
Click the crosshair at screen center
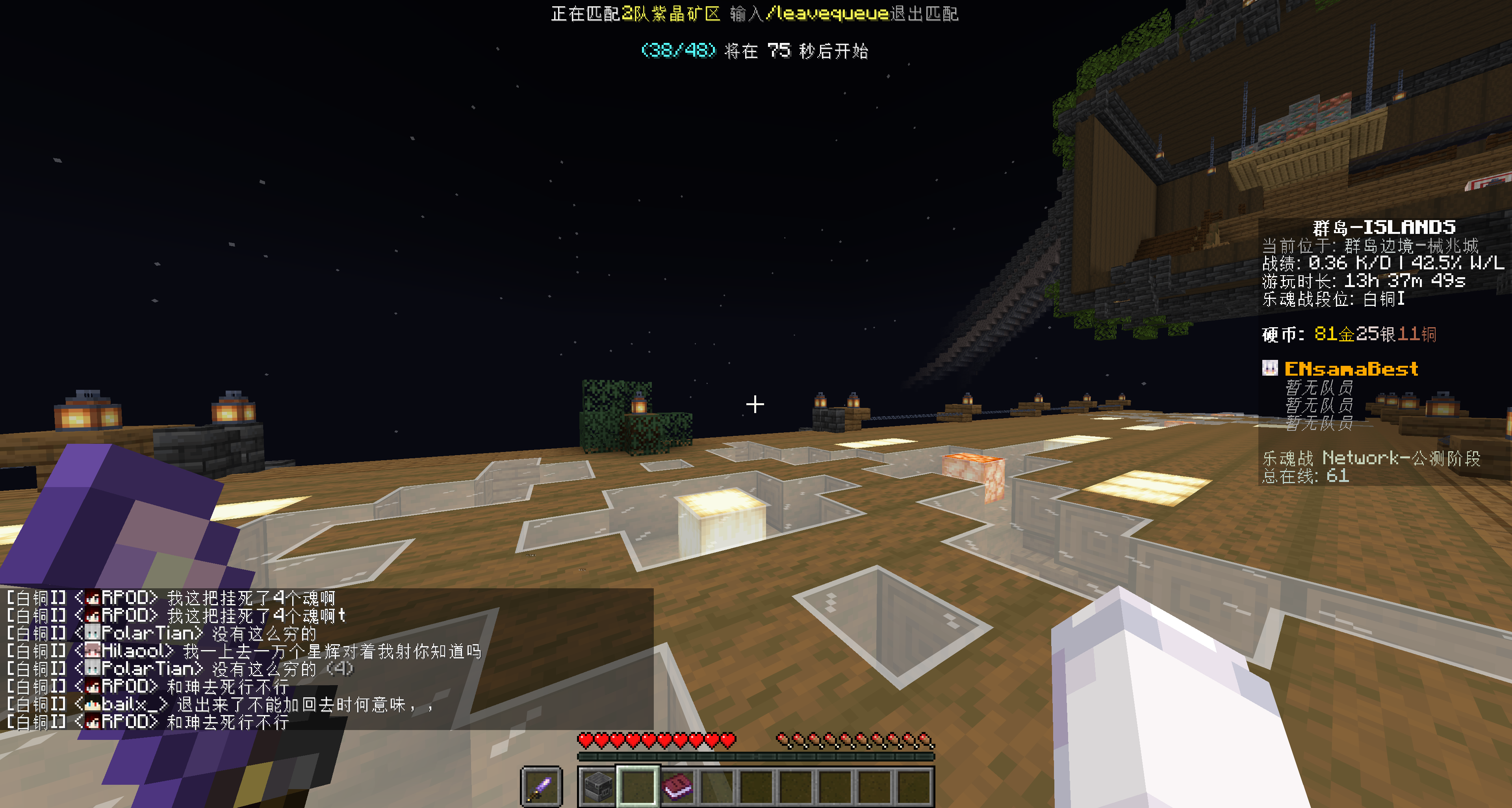pos(755,404)
